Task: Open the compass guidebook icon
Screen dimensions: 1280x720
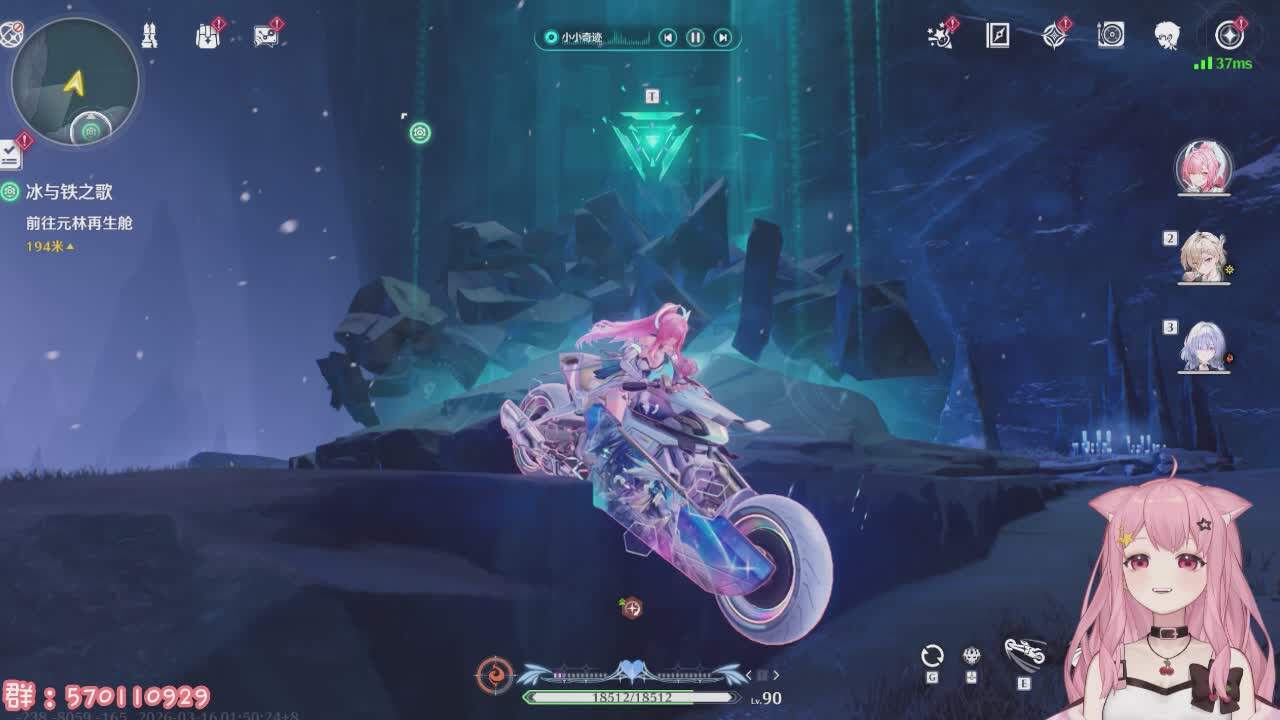Action: (x=998, y=36)
